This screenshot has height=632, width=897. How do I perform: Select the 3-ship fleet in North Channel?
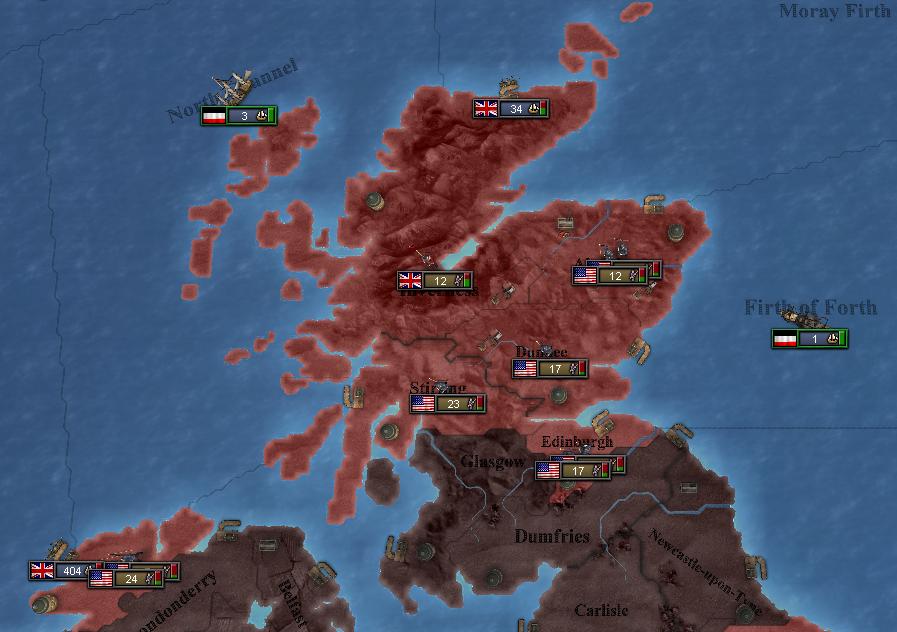click(x=238, y=116)
